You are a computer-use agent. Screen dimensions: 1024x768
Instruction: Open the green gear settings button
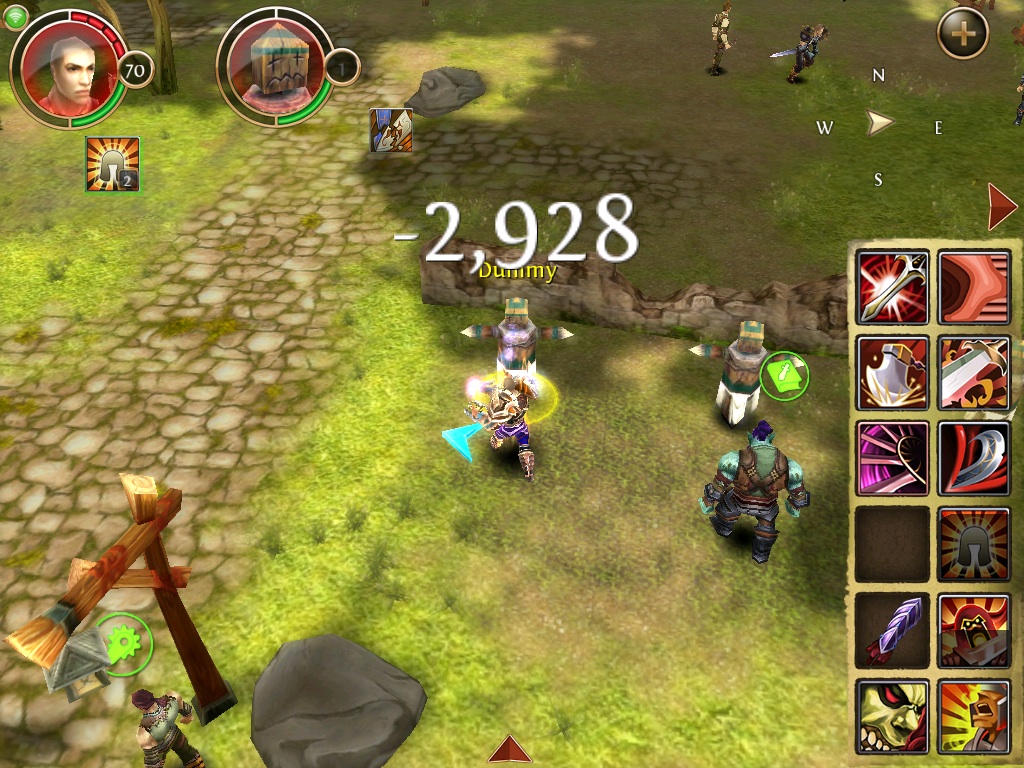coord(124,643)
